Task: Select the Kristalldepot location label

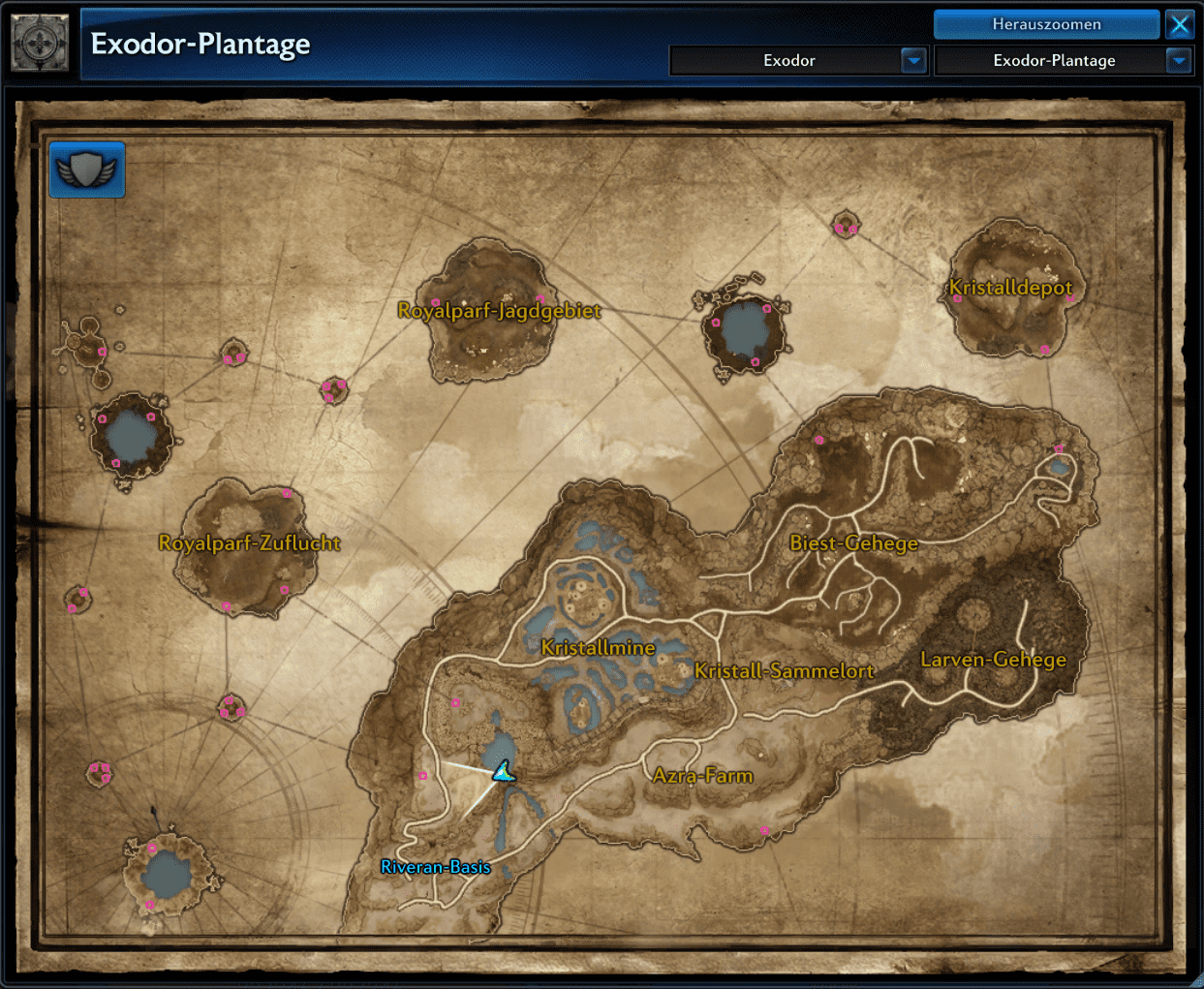Action: tap(1010, 288)
